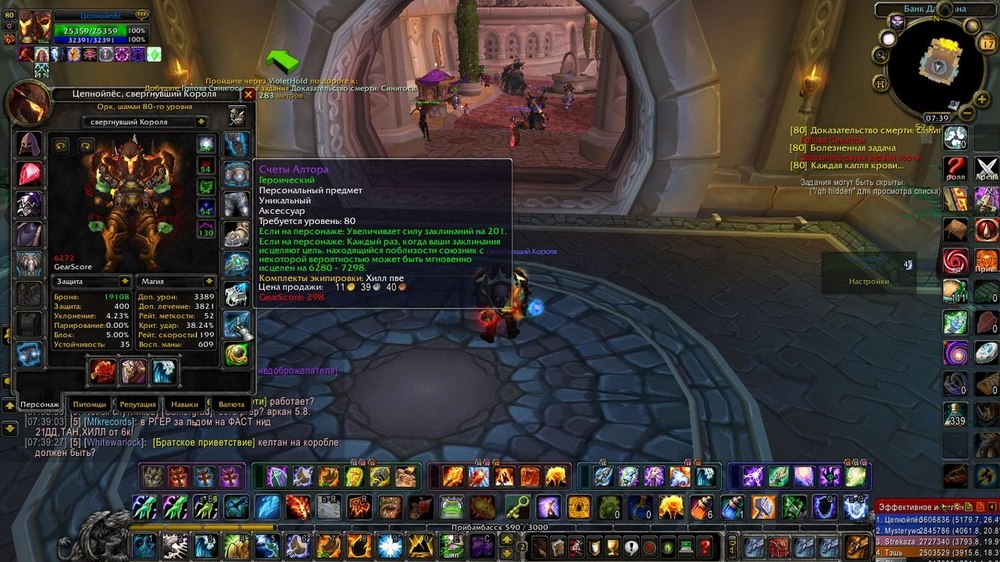Viewport: 1000px width, 562px height.
Task: Show the Навыки tab
Action: point(183,404)
